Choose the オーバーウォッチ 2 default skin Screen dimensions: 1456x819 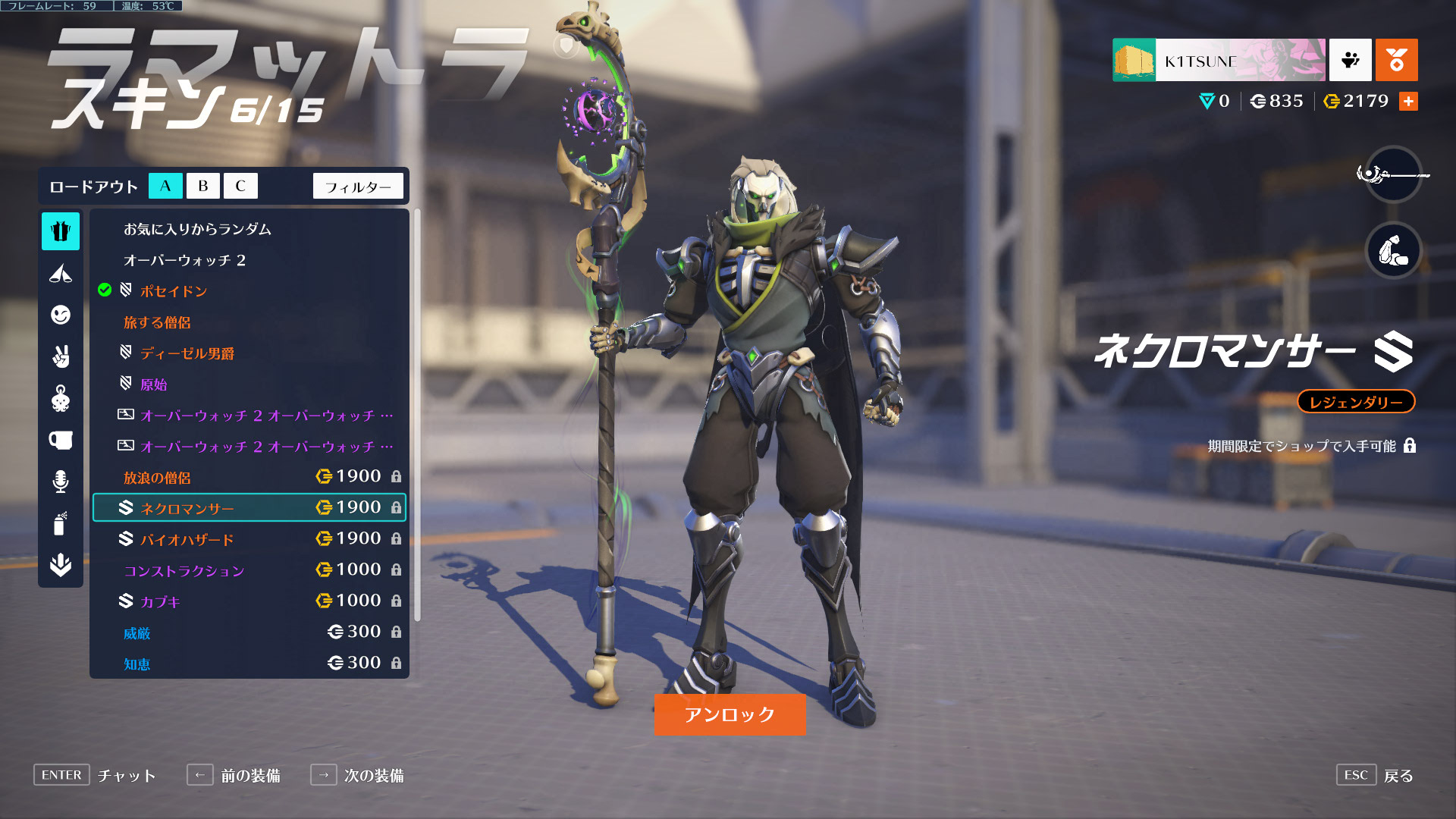pyautogui.click(x=184, y=260)
